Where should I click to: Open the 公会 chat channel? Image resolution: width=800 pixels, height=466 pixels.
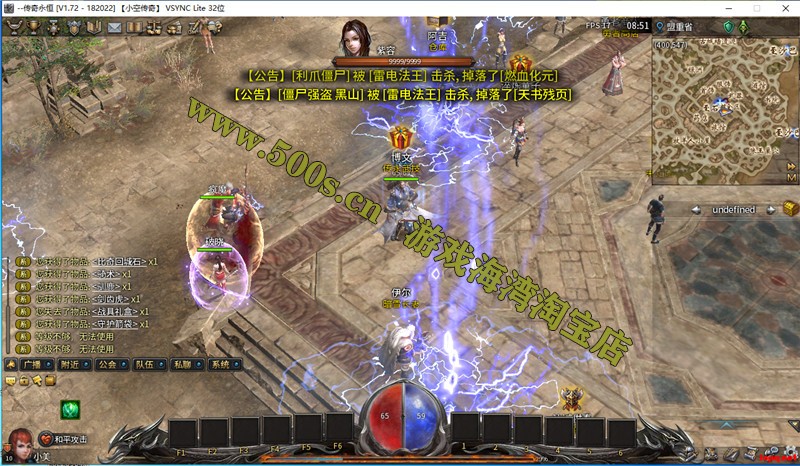pyautogui.click(x=108, y=364)
